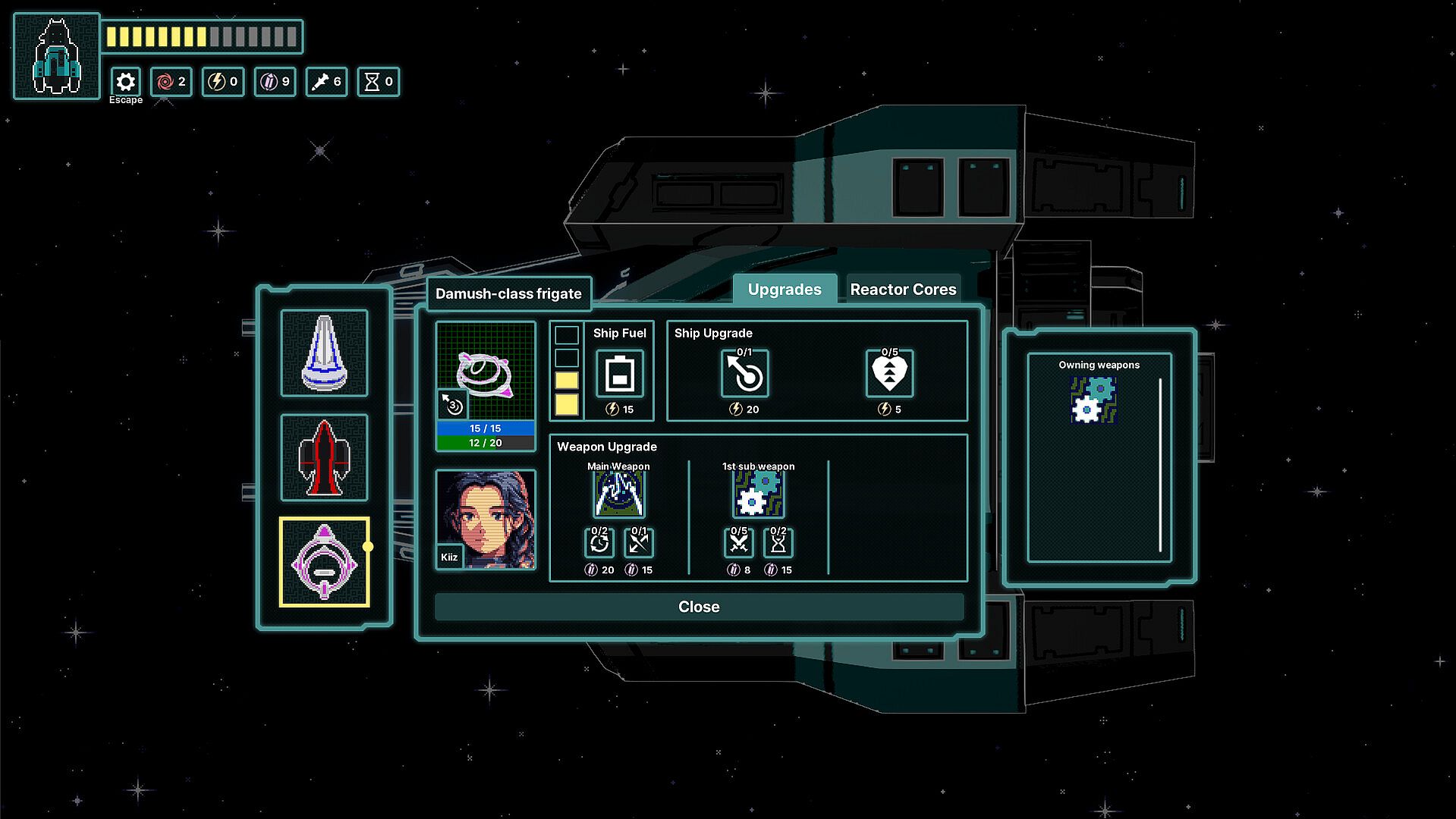Select the white cone-shaped ship
Screen dimensions: 1456x819
(324, 353)
